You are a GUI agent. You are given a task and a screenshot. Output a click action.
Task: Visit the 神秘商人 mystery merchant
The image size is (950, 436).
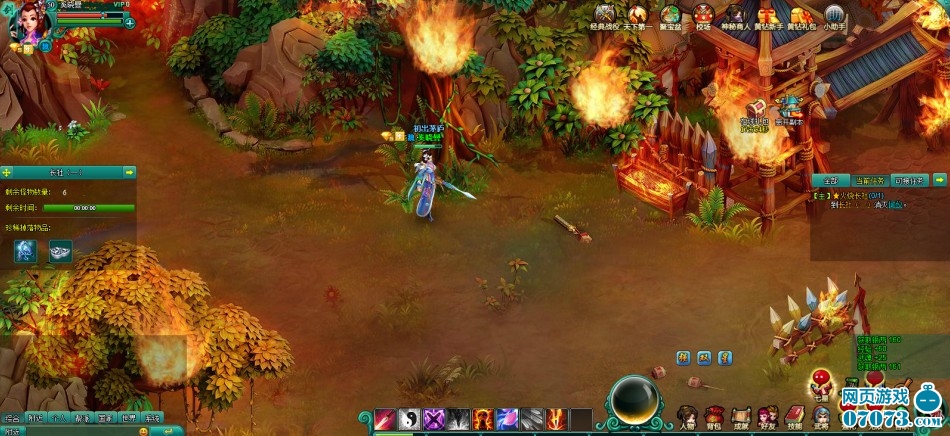coord(737,15)
